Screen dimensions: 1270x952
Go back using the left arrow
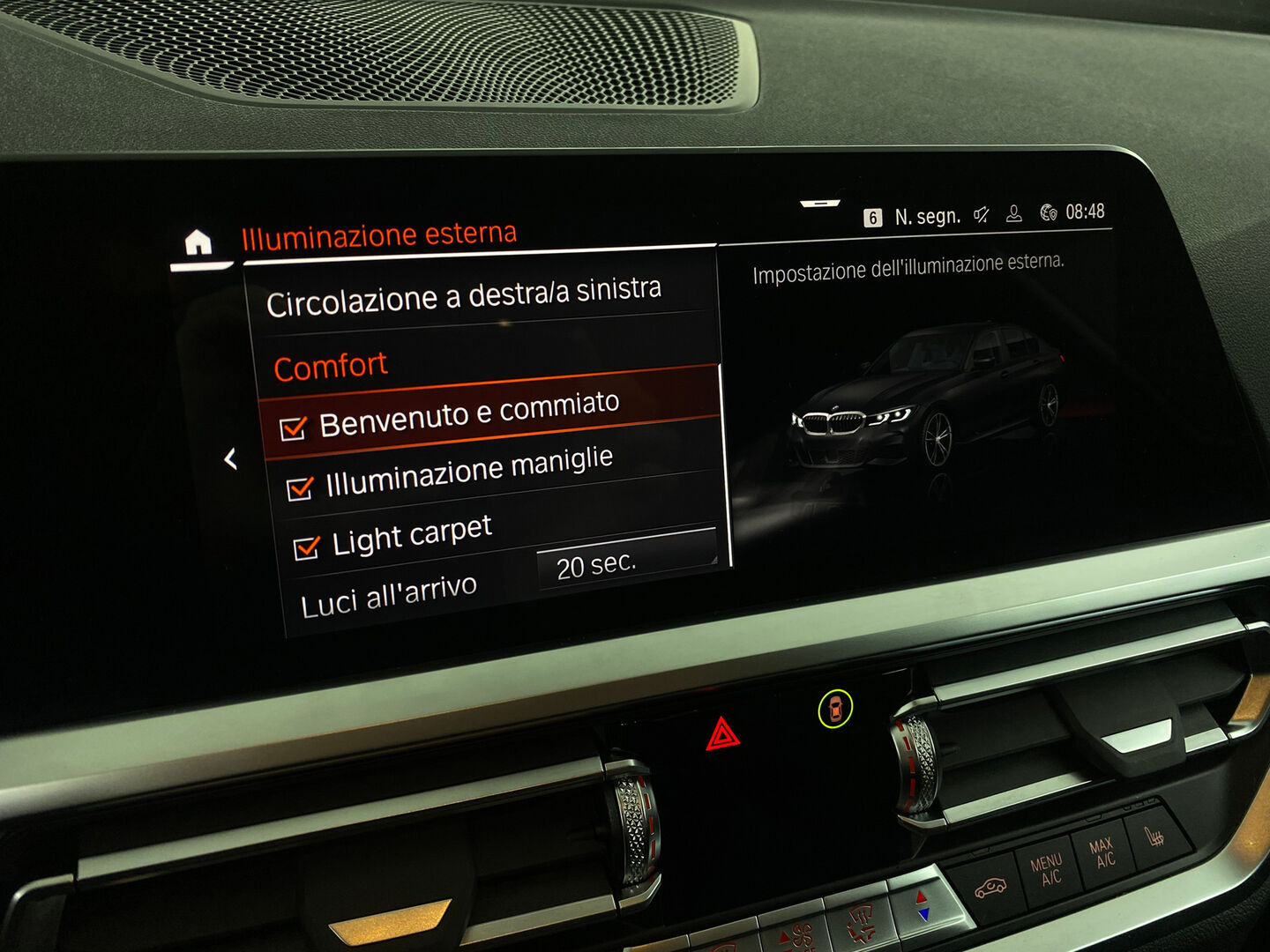[x=230, y=458]
